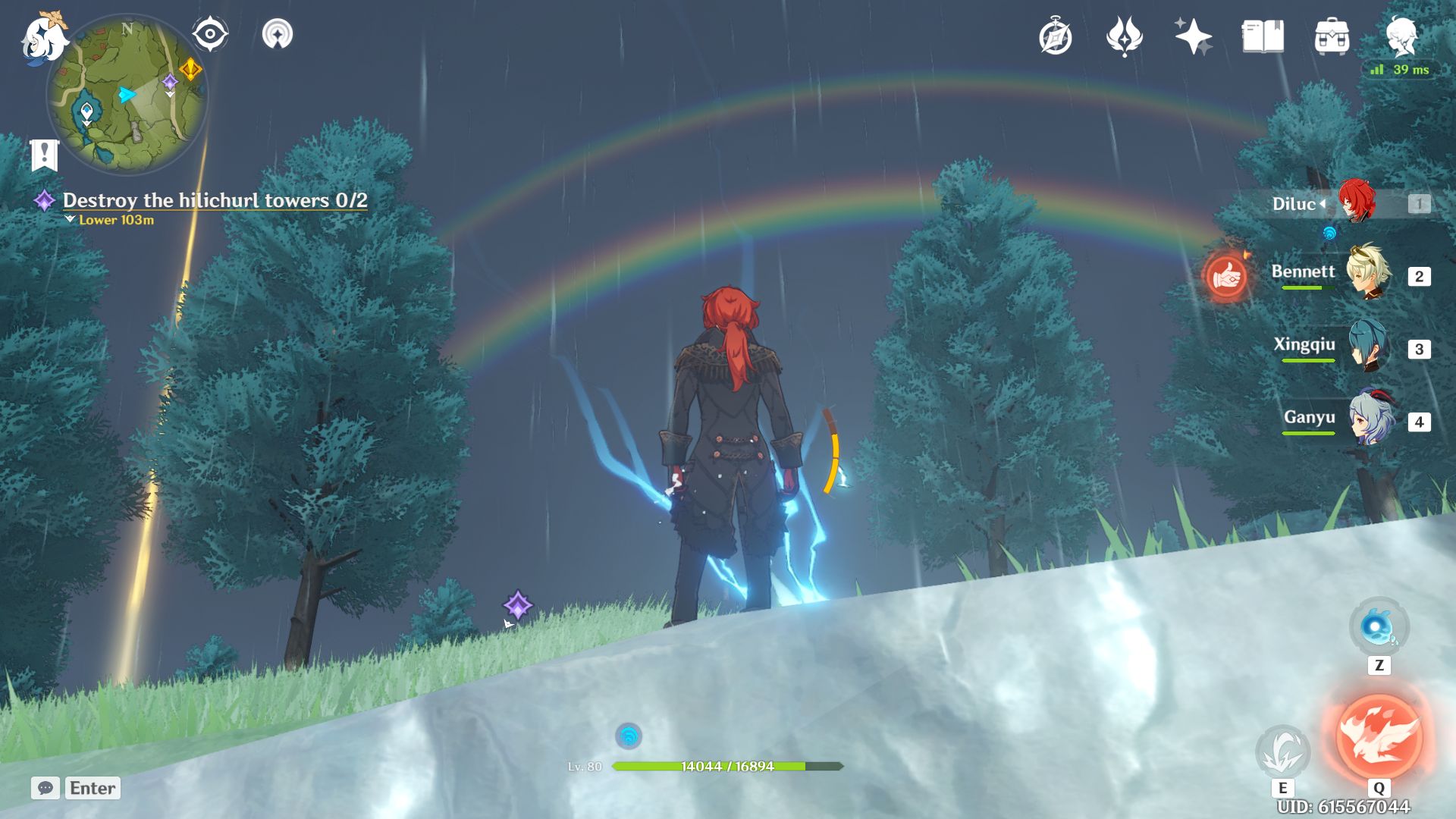Viewport: 1456px width, 819px height.
Task: Click the speech bubble chat icon
Action: pyautogui.click(x=47, y=788)
